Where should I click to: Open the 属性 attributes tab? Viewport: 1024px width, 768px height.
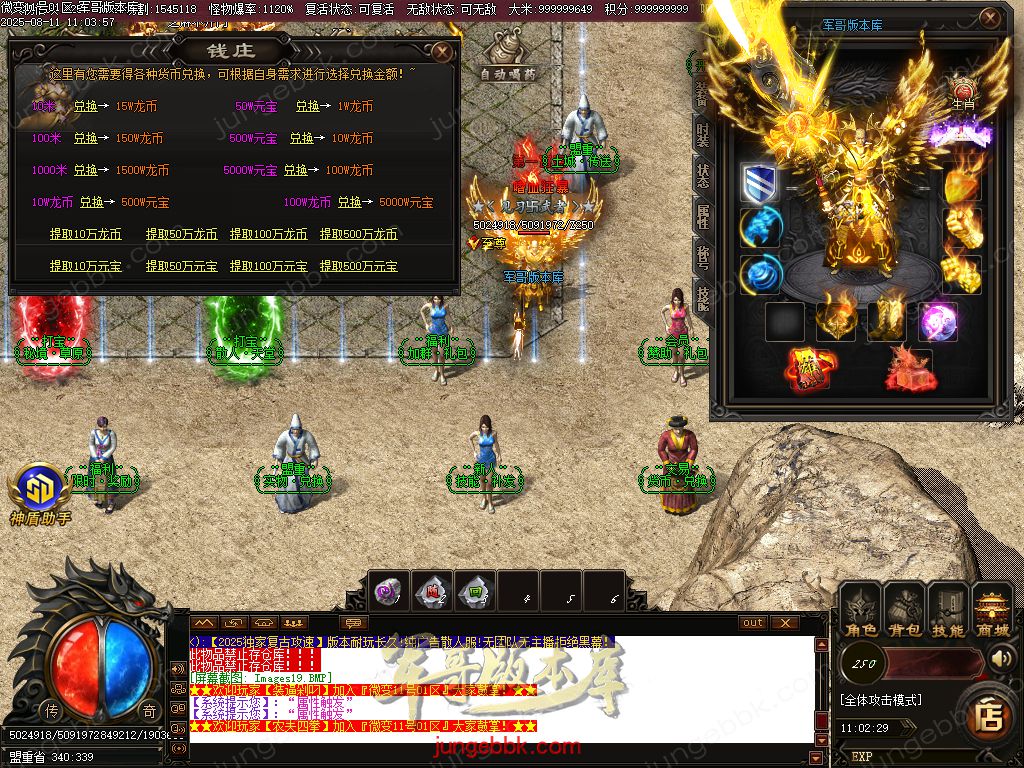[702, 215]
